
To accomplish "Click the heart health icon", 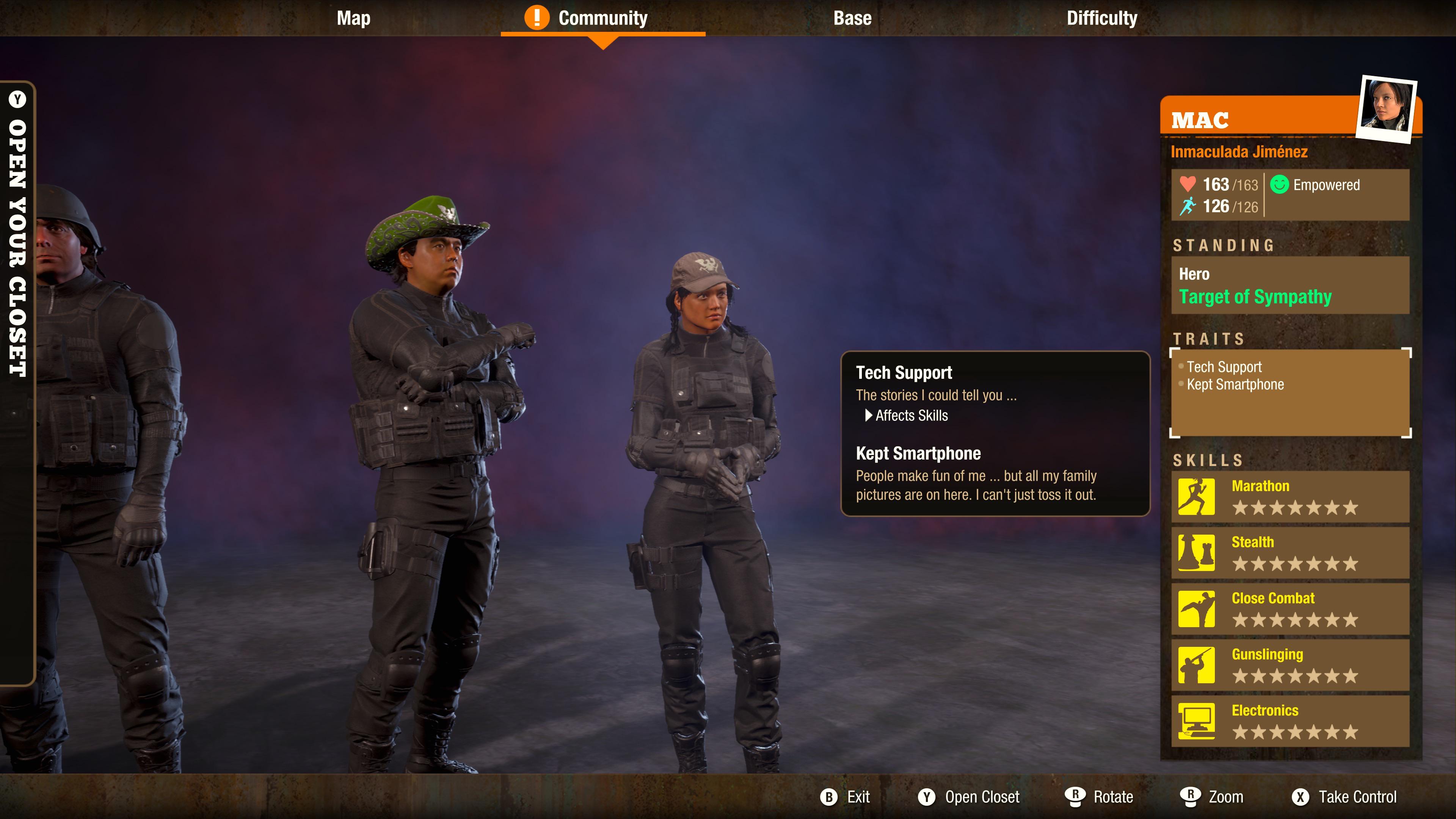I will (x=1189, y=184).
